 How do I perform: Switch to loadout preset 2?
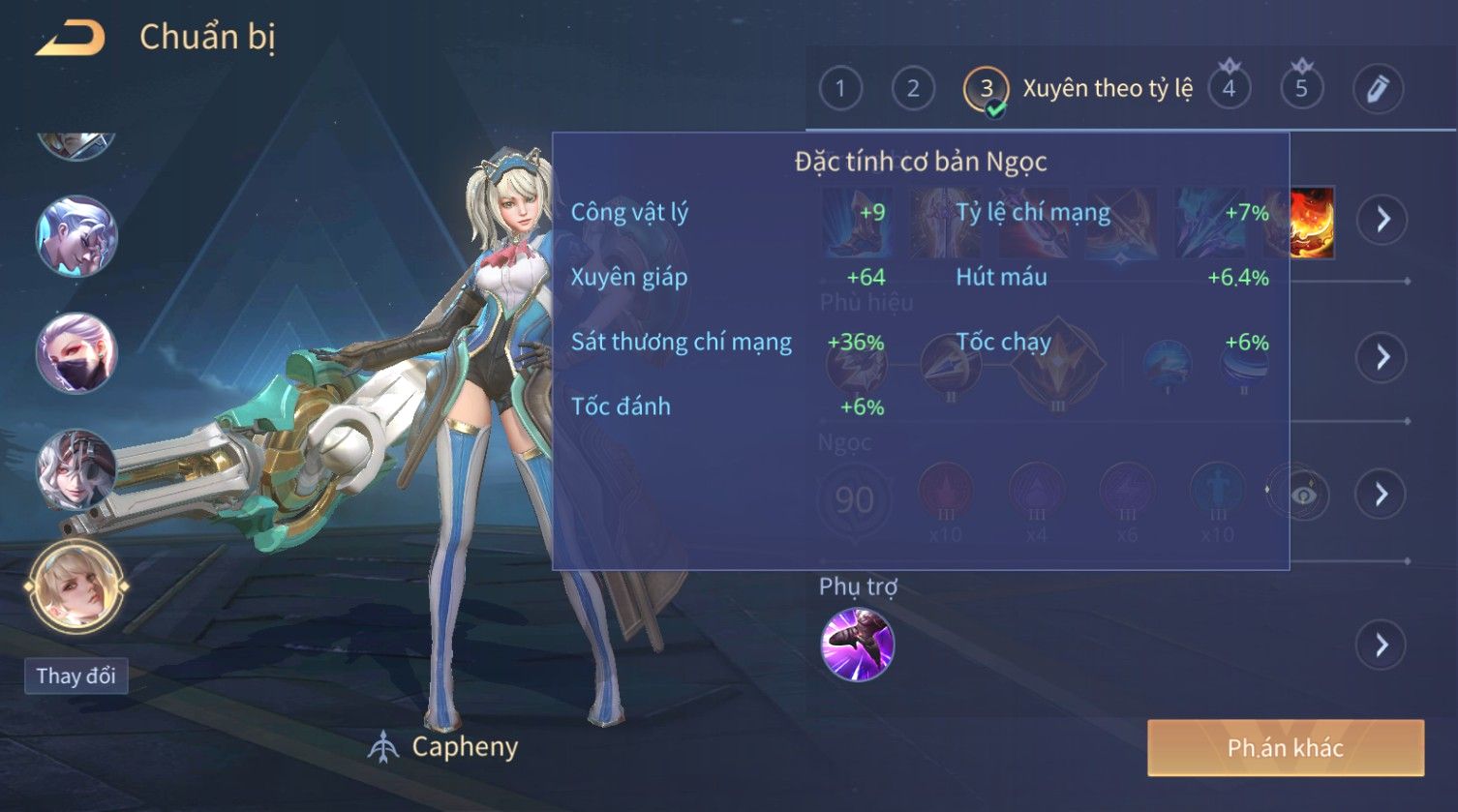click(912, 89)
